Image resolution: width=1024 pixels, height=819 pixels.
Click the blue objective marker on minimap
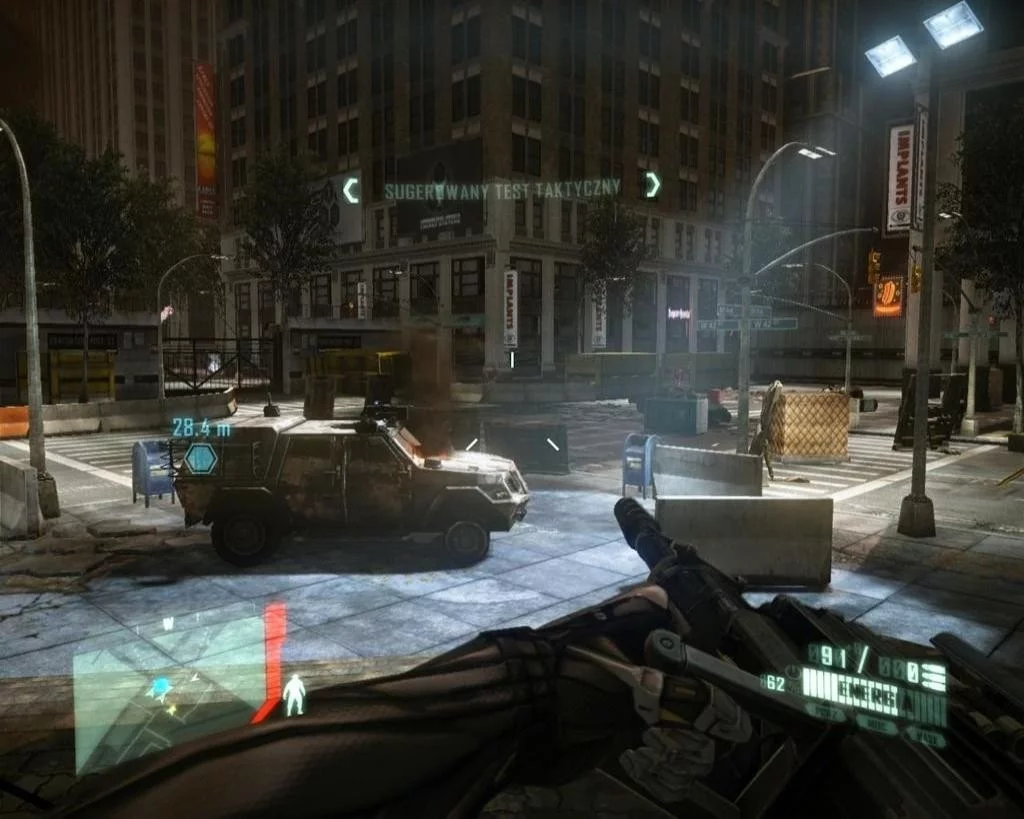click(x=158, y=687)
